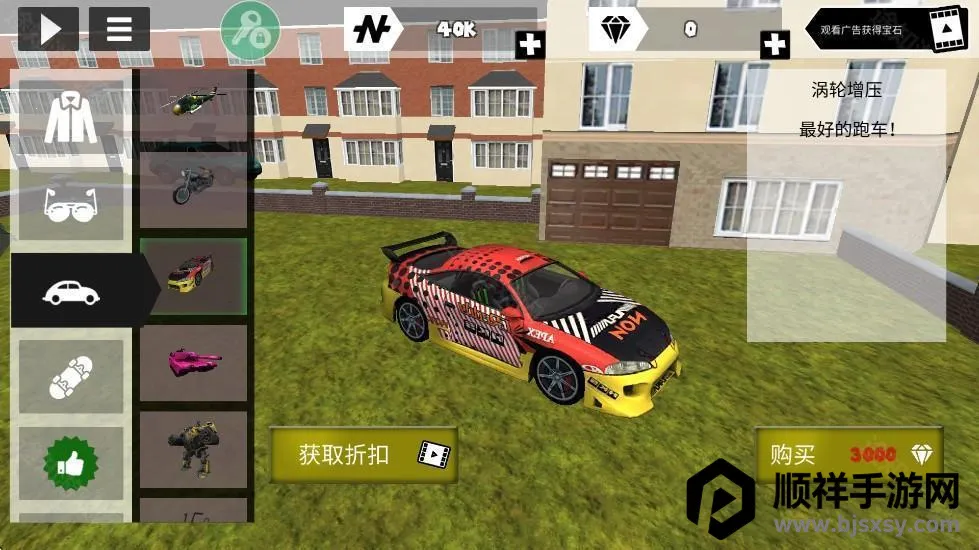Get a discount via the 获取折扣 button

pos(363,454)
